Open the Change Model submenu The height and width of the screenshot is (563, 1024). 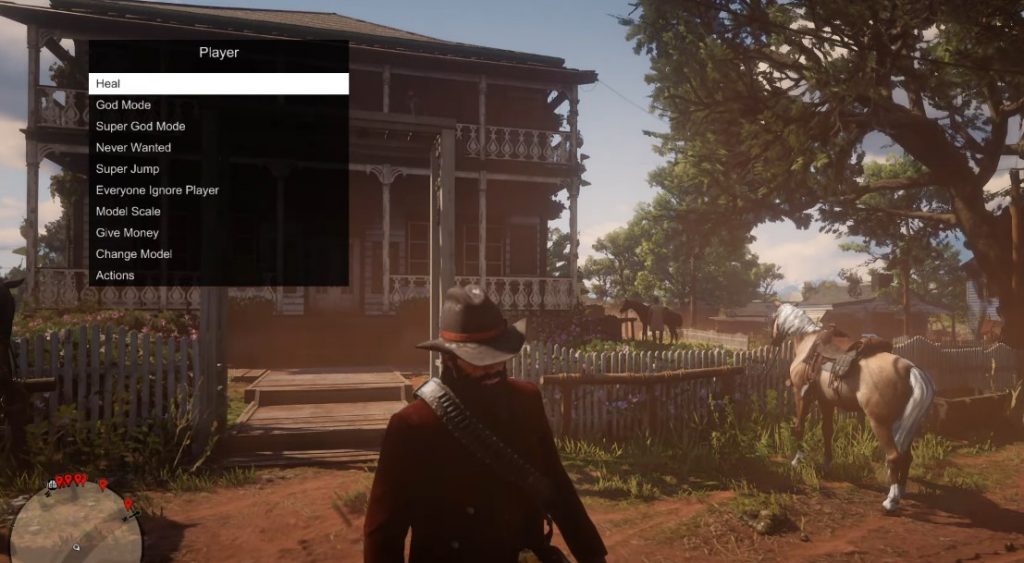(x=218, y=254)
